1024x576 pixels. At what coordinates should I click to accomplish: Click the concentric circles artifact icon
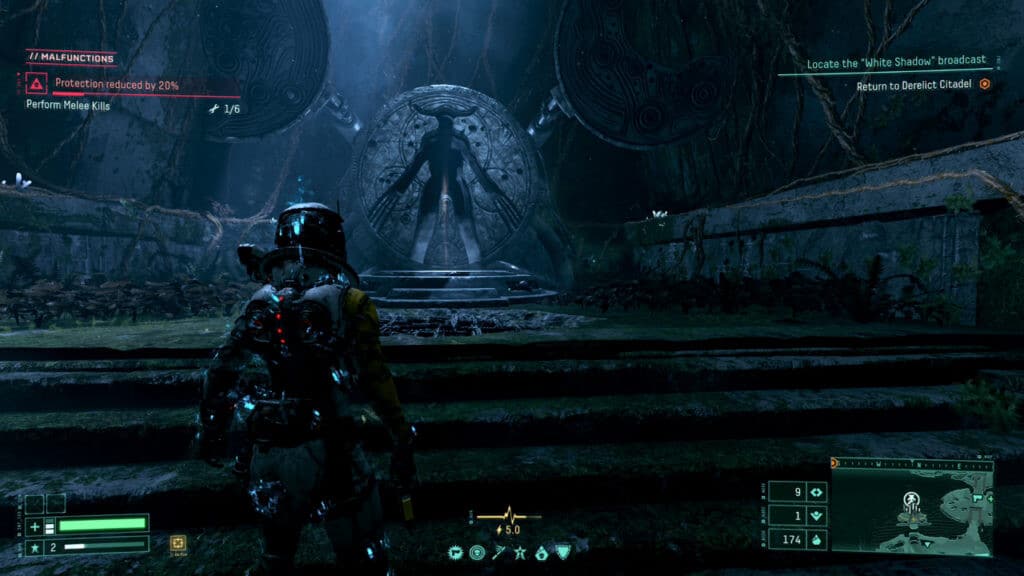476,551
